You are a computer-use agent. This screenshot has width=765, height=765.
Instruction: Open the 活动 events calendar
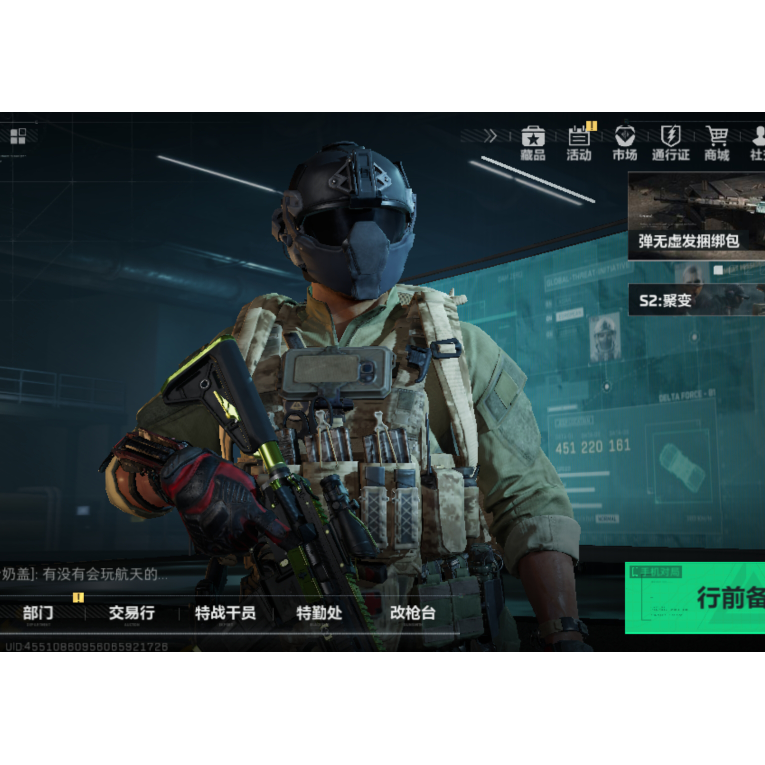[x=579, y=143]
